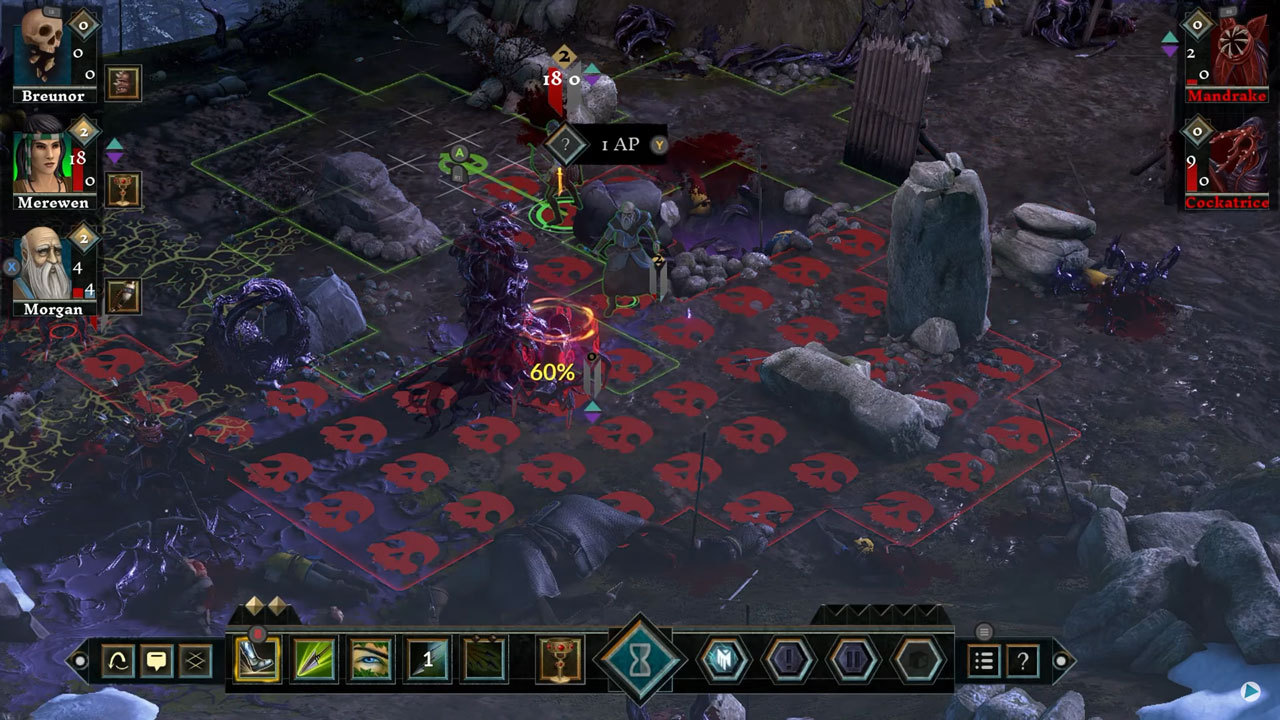Viewport: 1280px width, 720px height.
Task: Select Merewen's party portrait
Action: click(43, 159)
